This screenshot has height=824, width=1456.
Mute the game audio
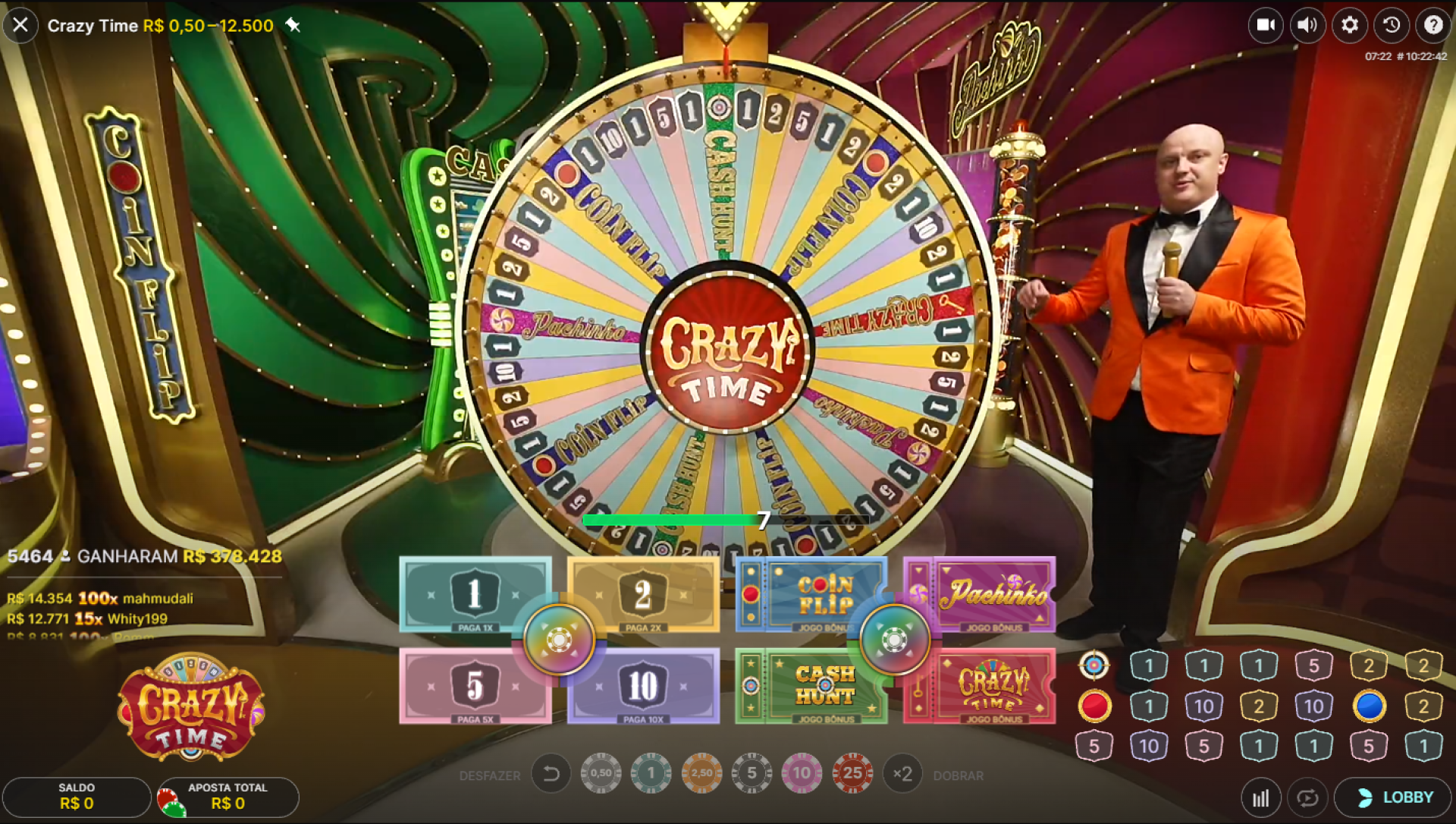pyautogui.click(x=1307, y=25)
